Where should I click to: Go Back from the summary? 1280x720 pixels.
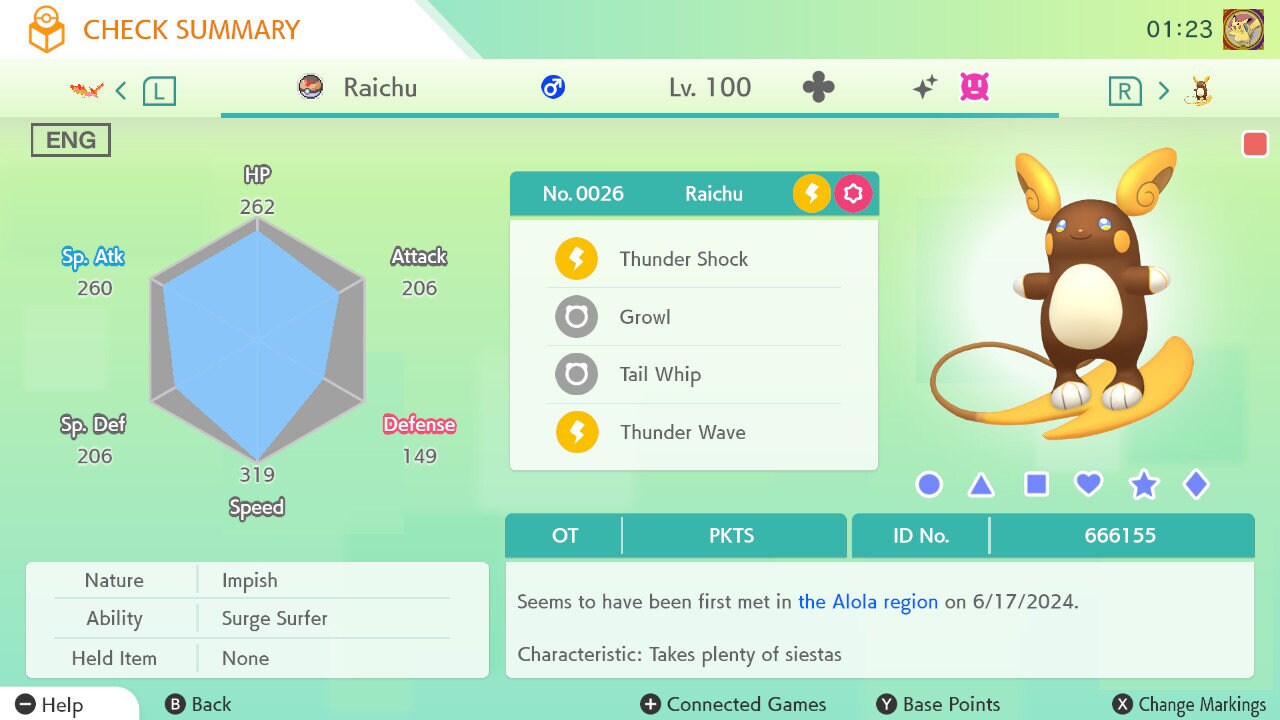coord(198,705)
